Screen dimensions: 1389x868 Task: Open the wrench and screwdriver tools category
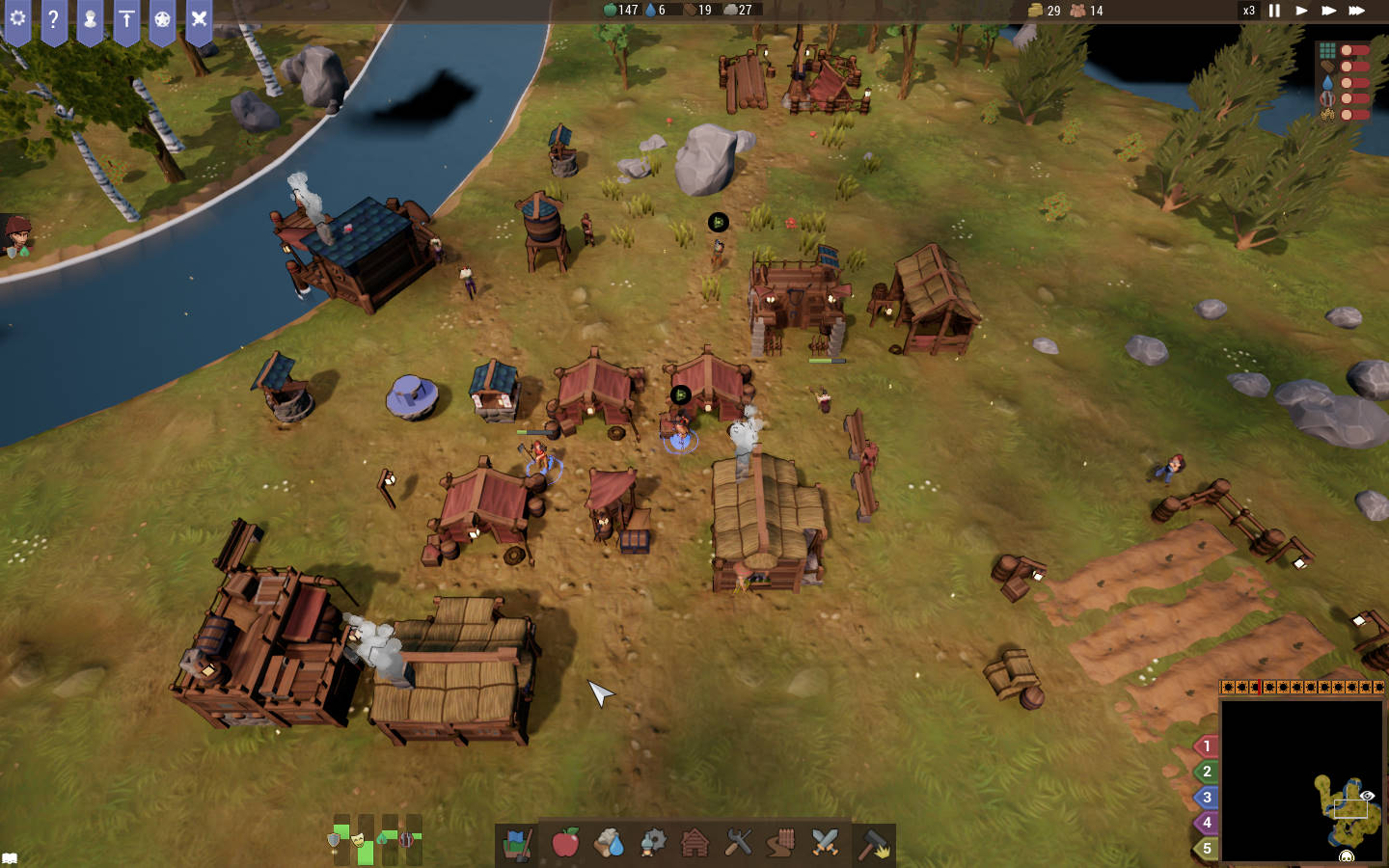point(738,844)
